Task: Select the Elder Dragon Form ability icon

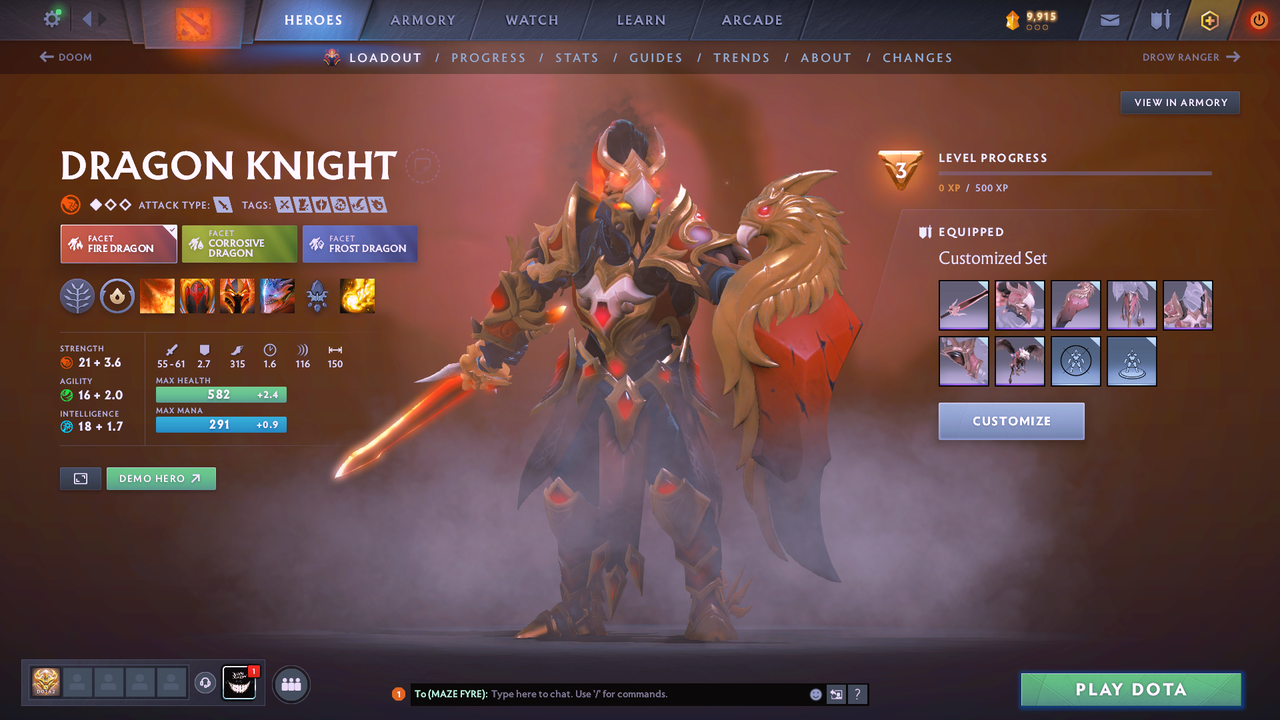Action: [x=277, y=295]
